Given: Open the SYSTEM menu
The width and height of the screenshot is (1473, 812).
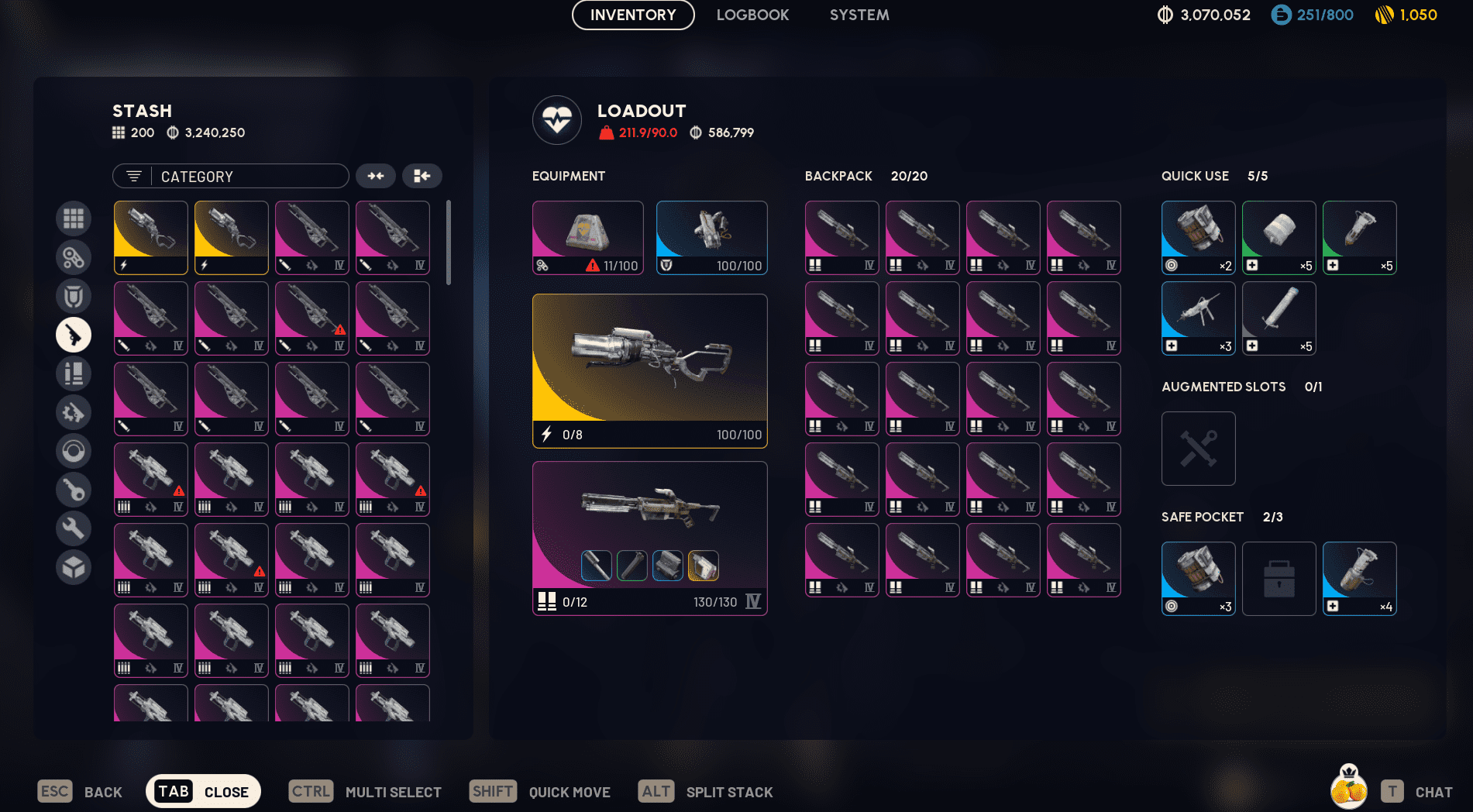Looking at the screenshot, I should click(859, 15).
